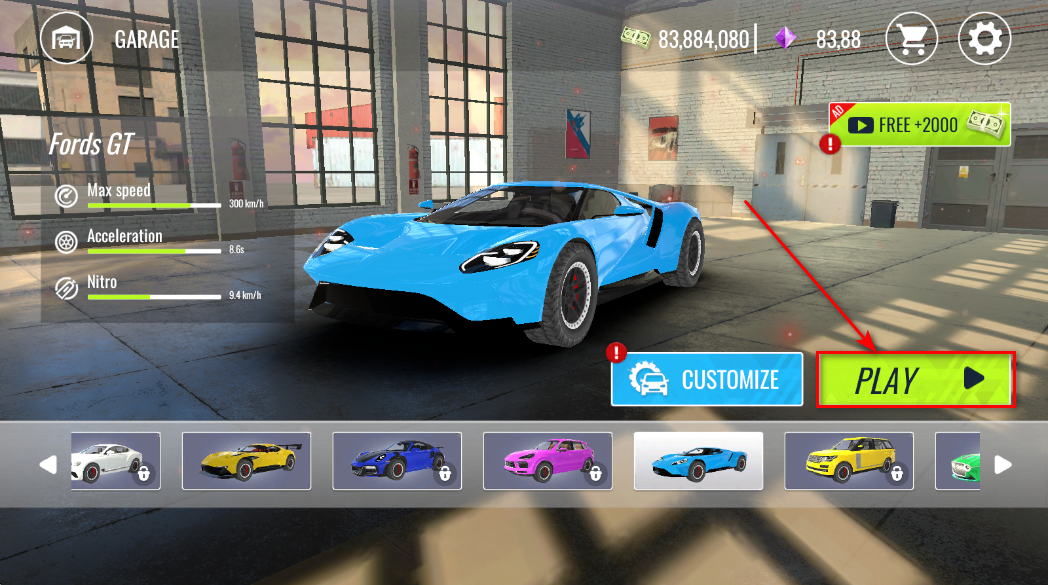
Task: Select the partially visible green car thumbnail
Action: [x=958, y=461]
